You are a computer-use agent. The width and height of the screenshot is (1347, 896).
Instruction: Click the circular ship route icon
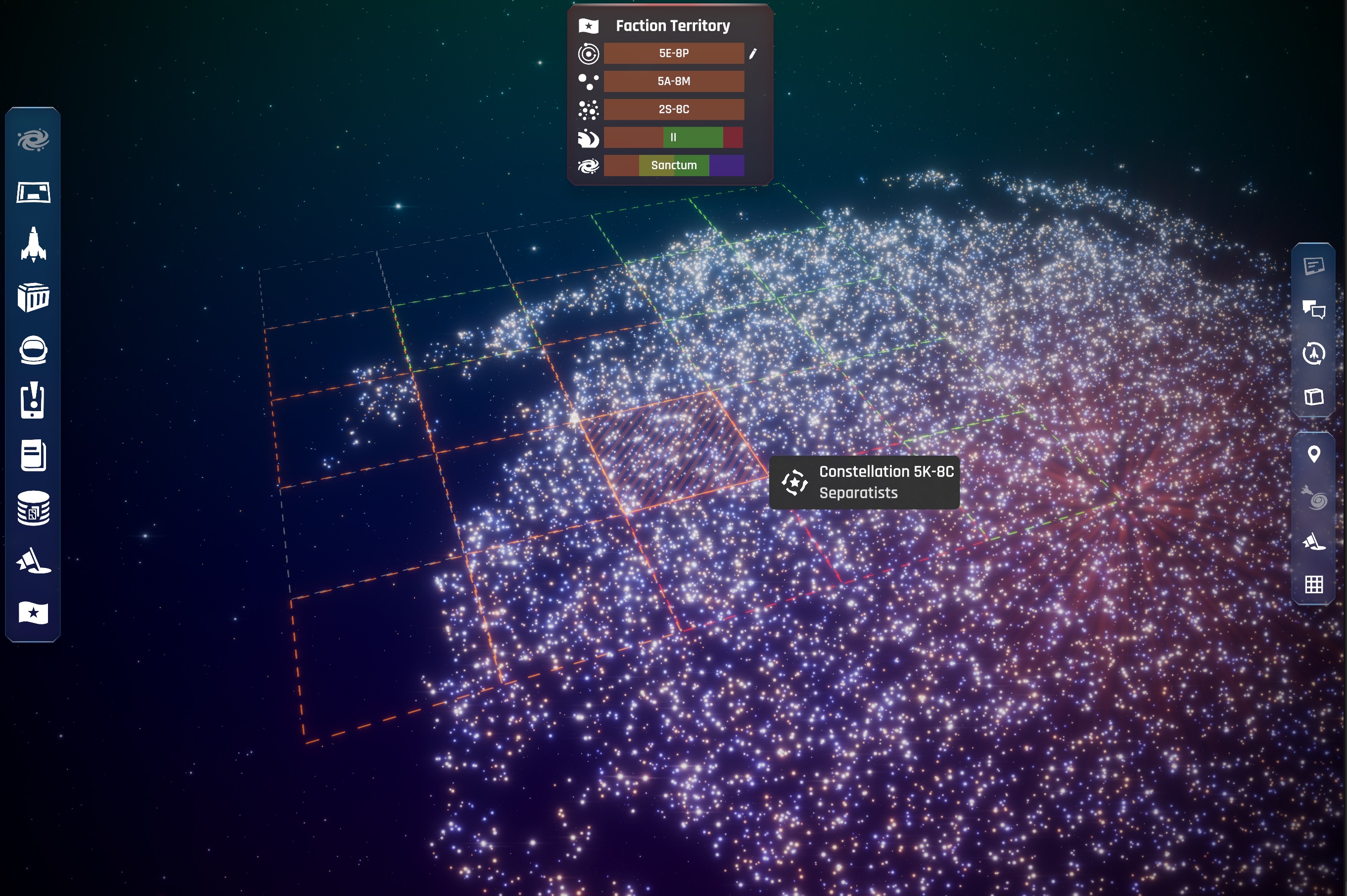(x=1313, y=353)
